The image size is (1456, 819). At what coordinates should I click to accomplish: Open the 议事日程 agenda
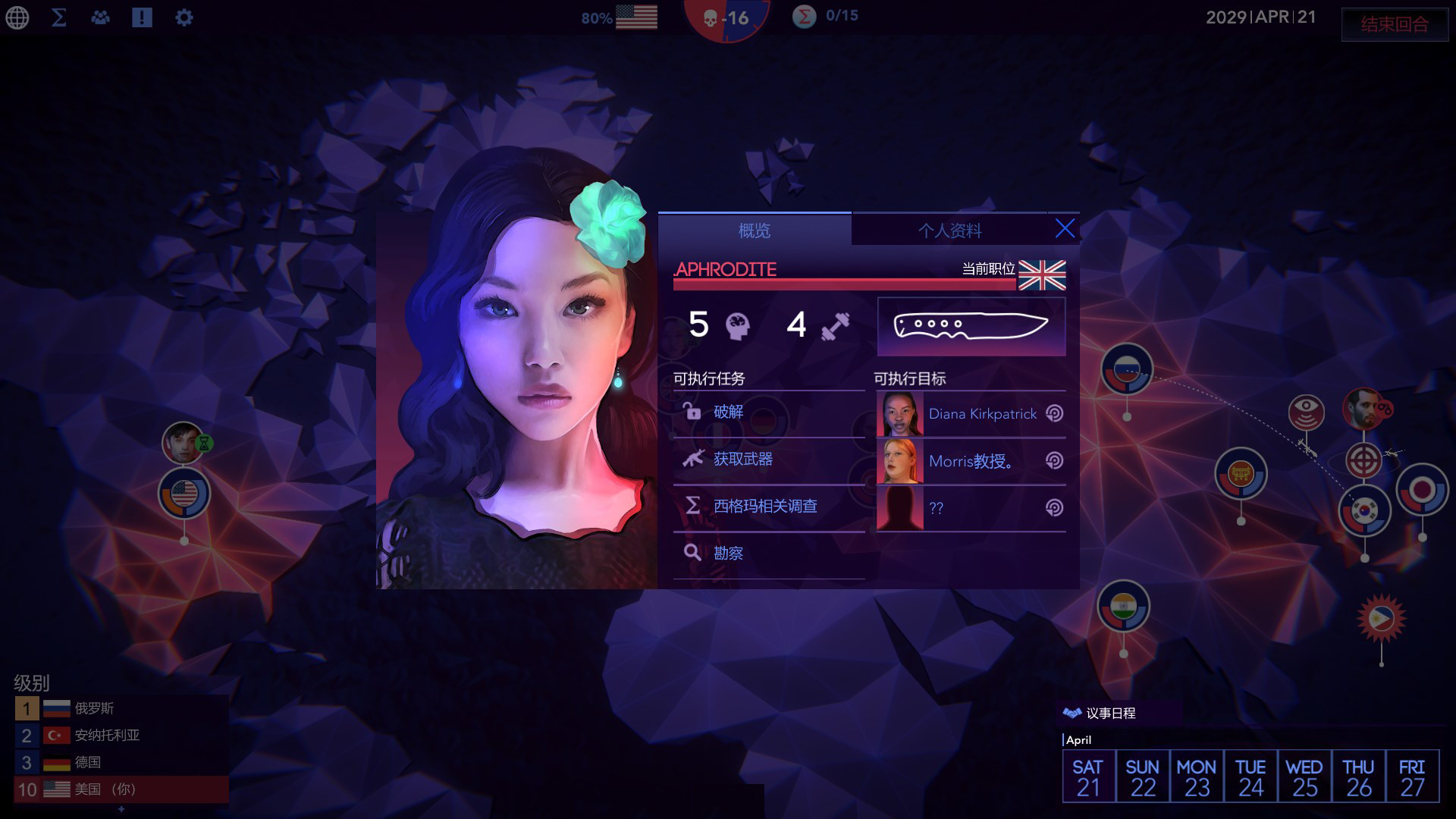tap(1109, 714)
